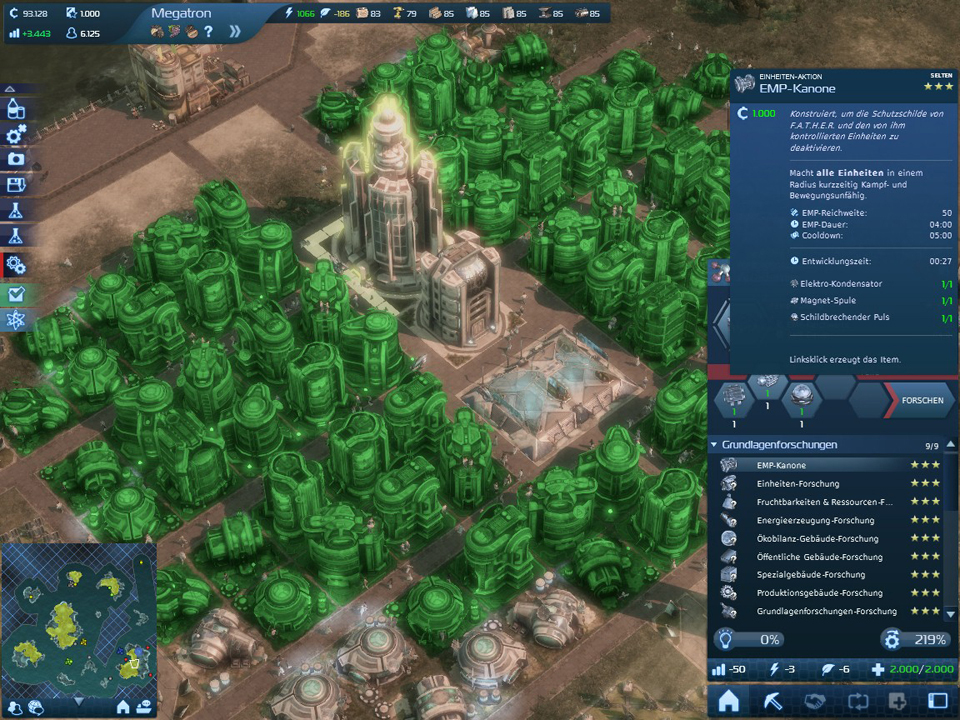
Task: Click the checkmark quest icon
Action: 15,295
